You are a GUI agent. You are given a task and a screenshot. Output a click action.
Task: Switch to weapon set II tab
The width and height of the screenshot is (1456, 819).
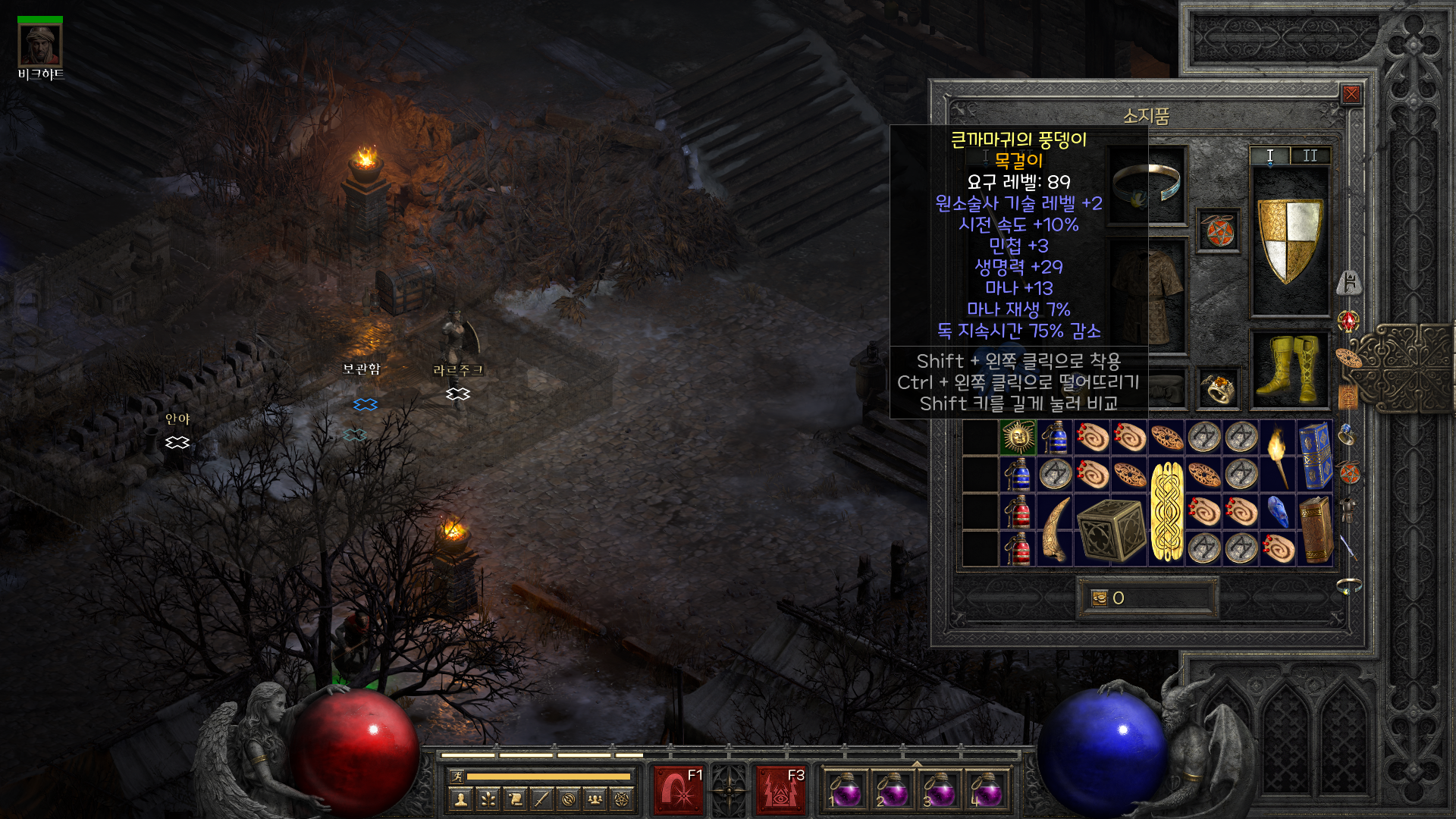tap(1310, 155)
